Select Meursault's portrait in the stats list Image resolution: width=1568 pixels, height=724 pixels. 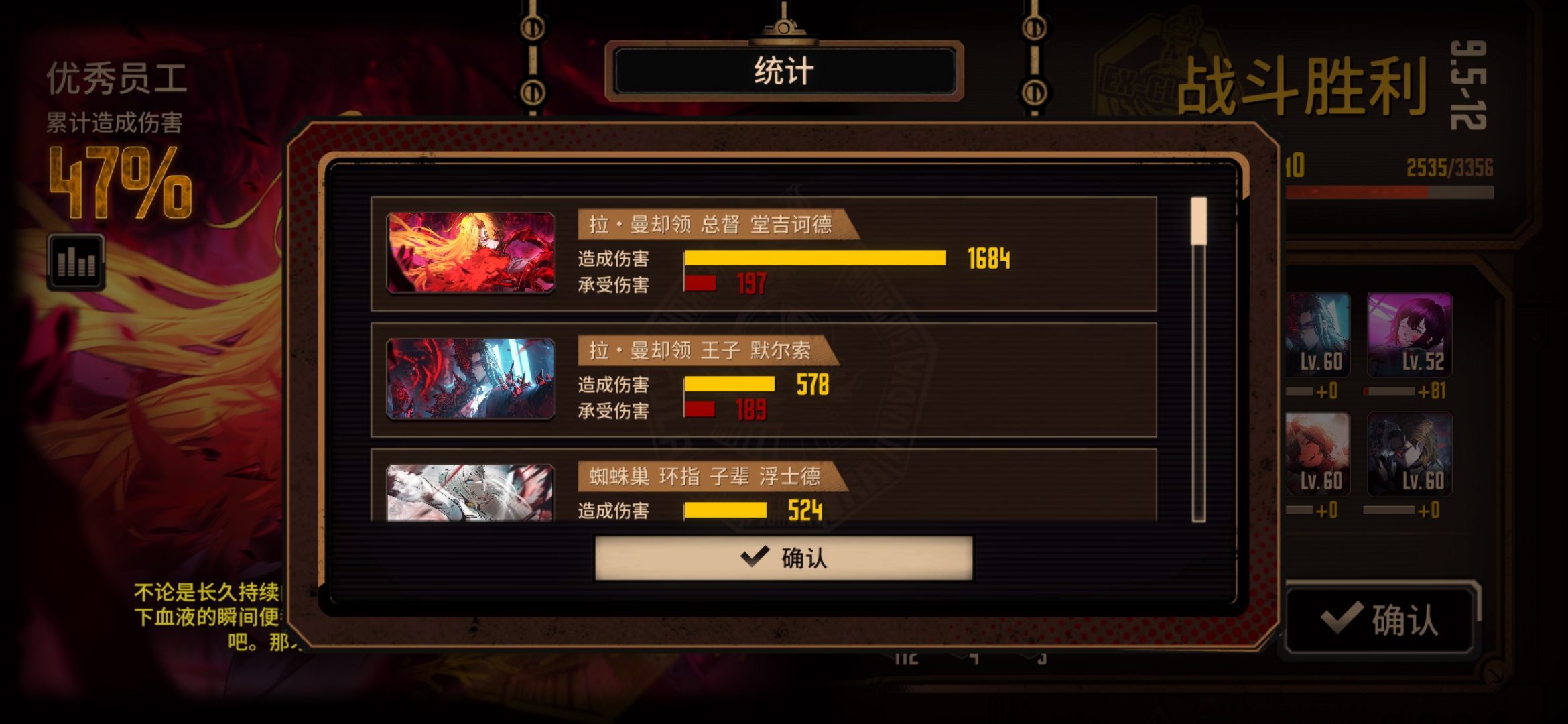pyautogui.click(x=469, y=379)
